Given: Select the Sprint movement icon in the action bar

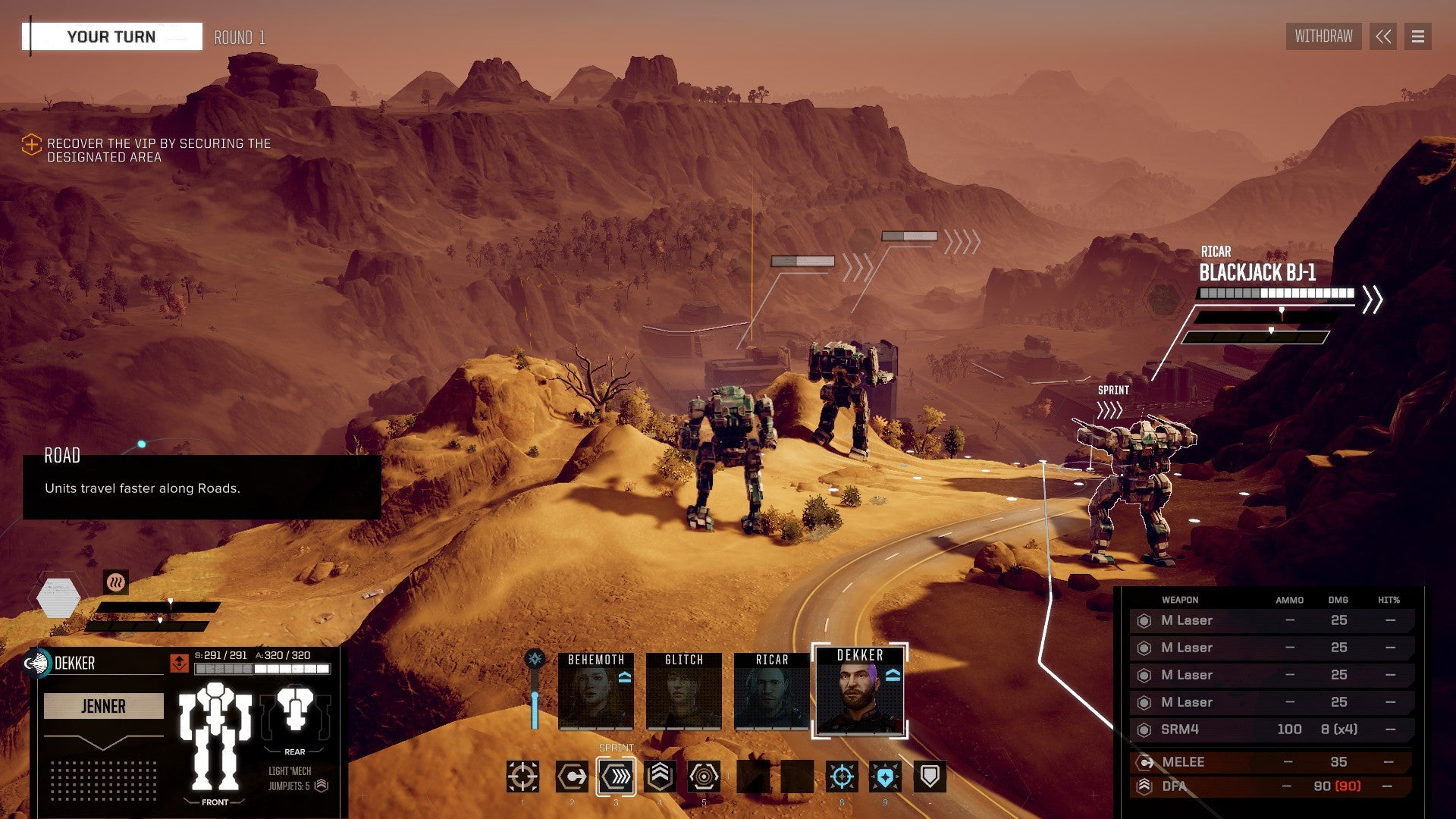Looking at the screenshot, I should pyautogui.click(x=616, y=777).
